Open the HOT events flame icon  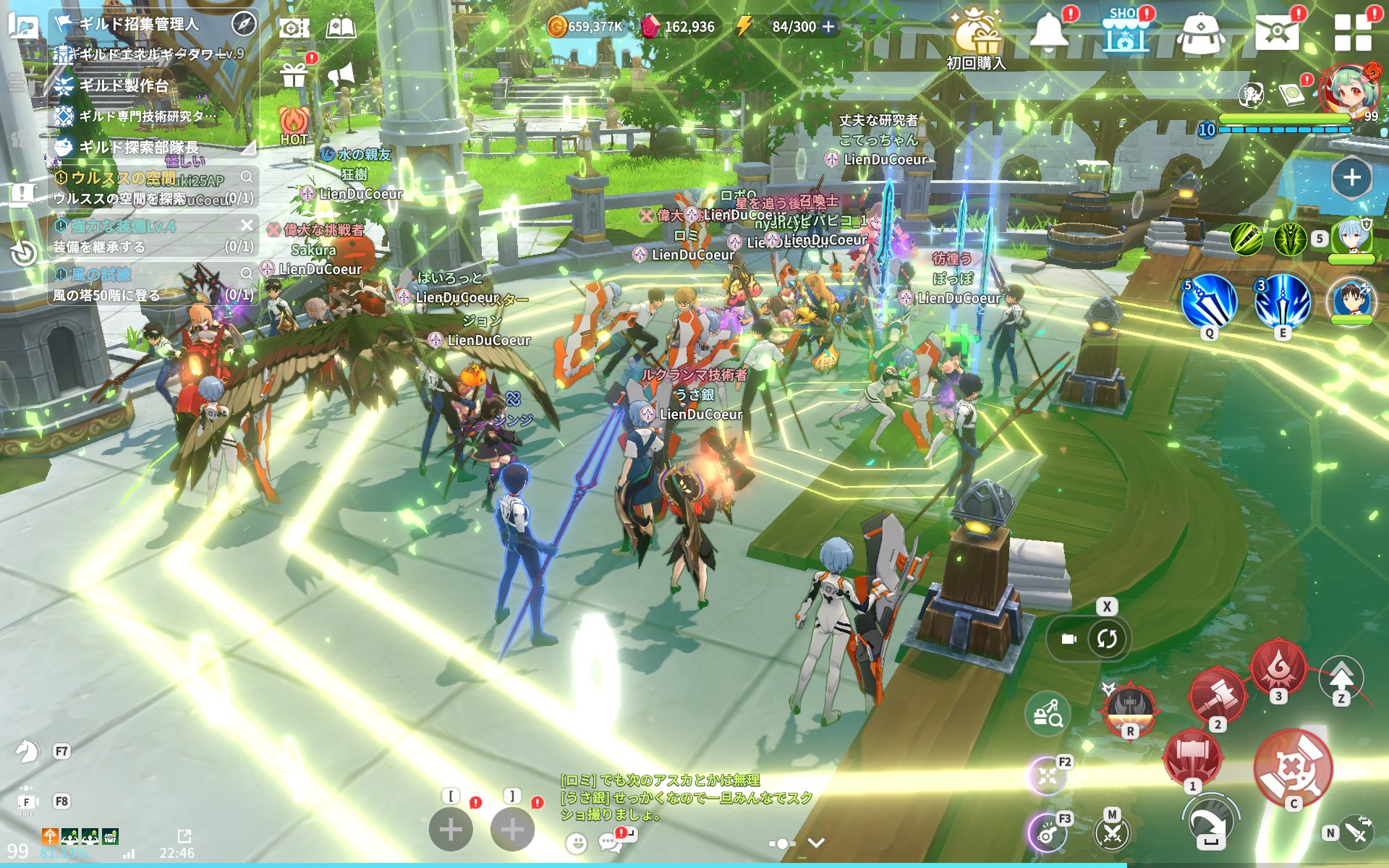294,124
